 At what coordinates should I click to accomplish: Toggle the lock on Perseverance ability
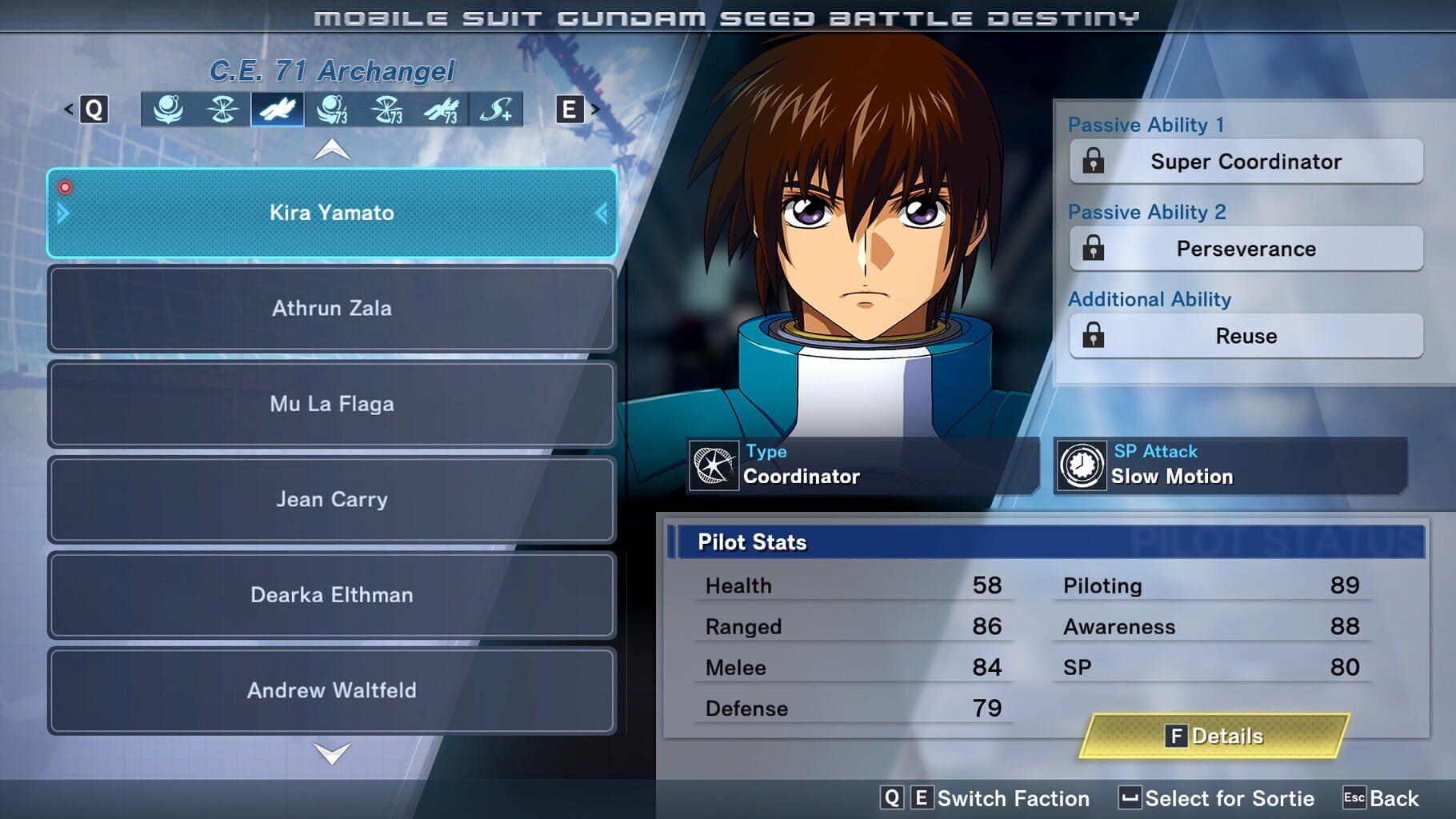[1093, 249]
